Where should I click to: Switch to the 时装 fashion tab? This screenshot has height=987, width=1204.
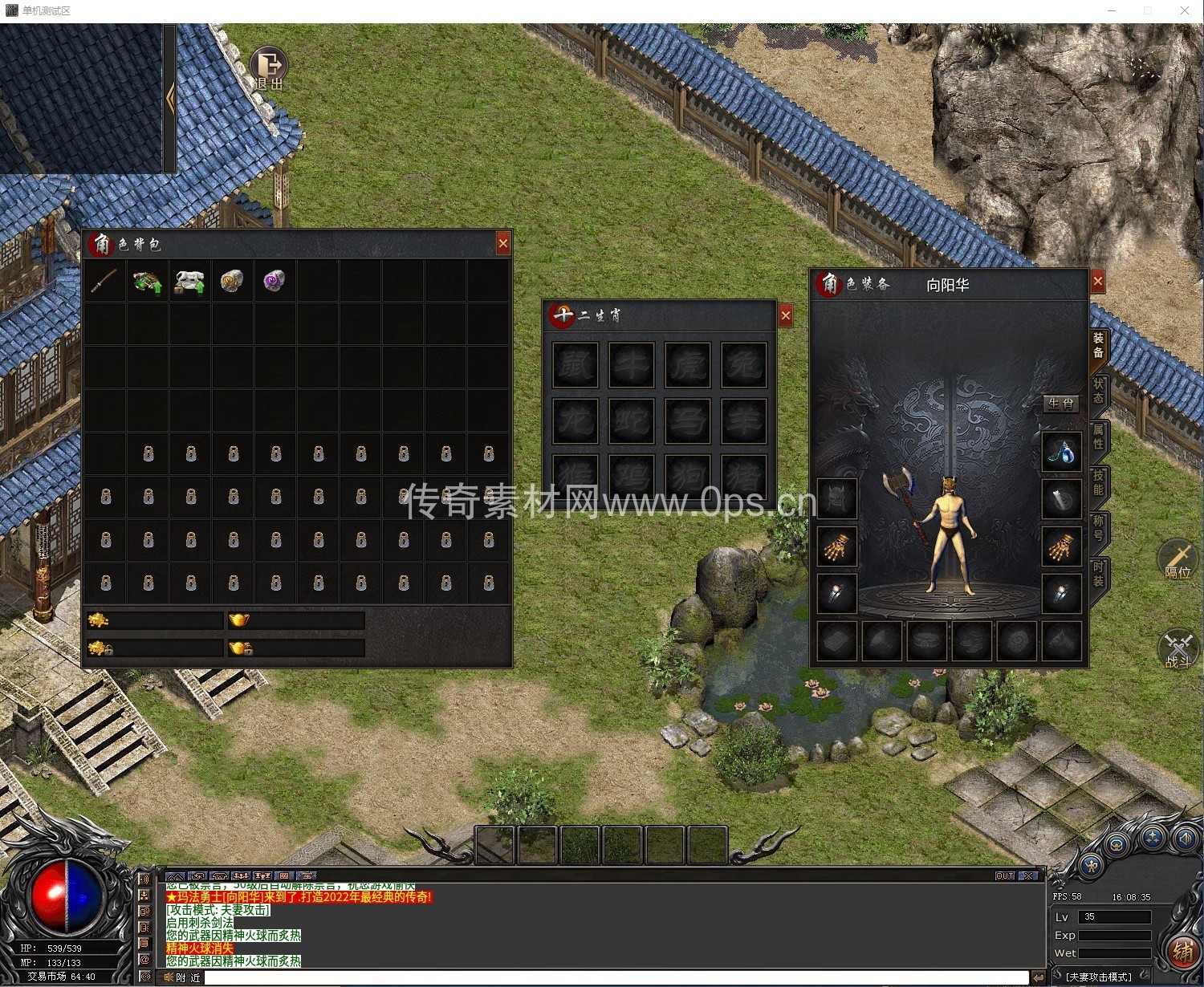(x=1098, y=574)
